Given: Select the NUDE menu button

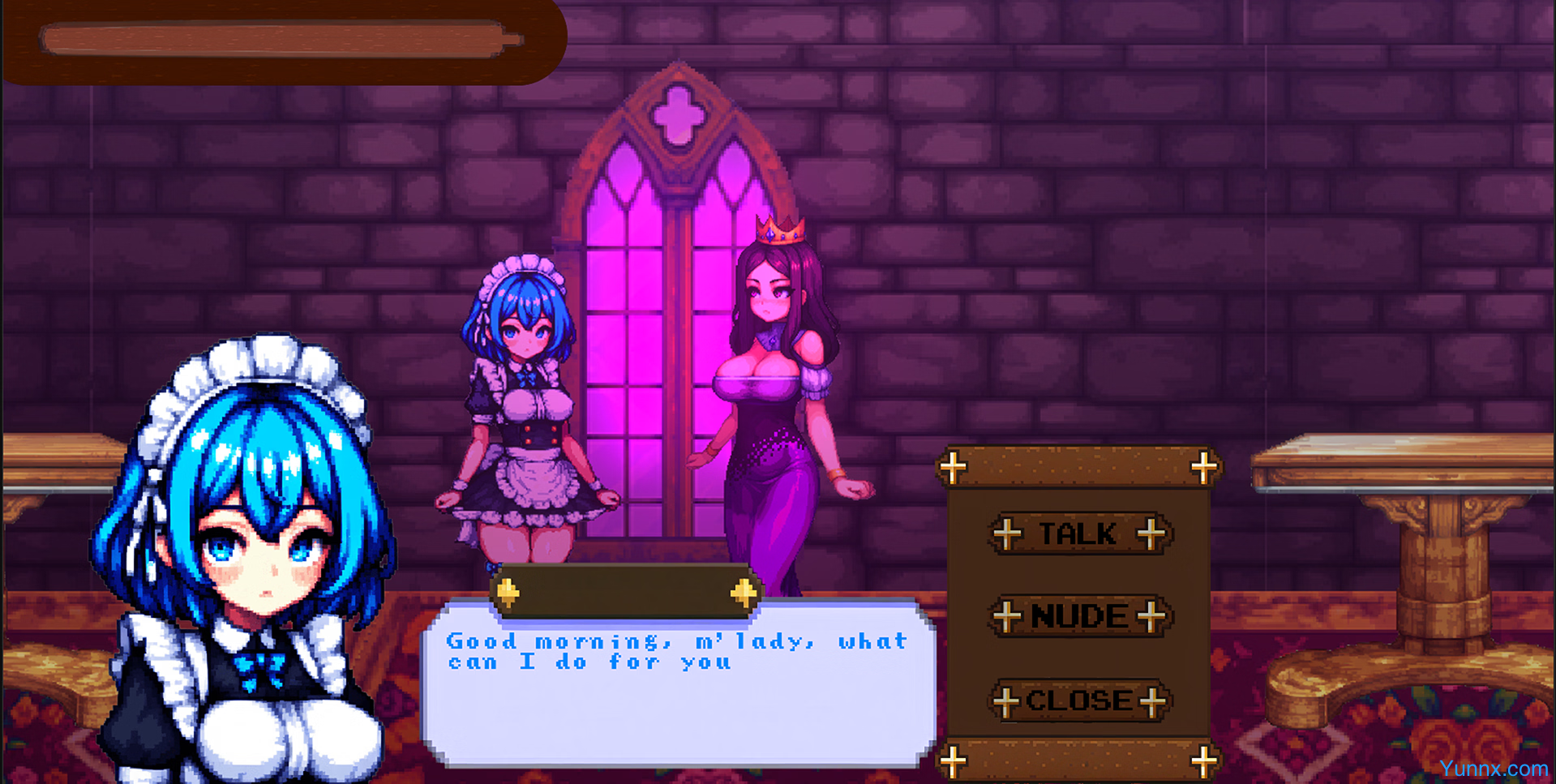Looking at the screenshot, I should (x=1078, y=617).
